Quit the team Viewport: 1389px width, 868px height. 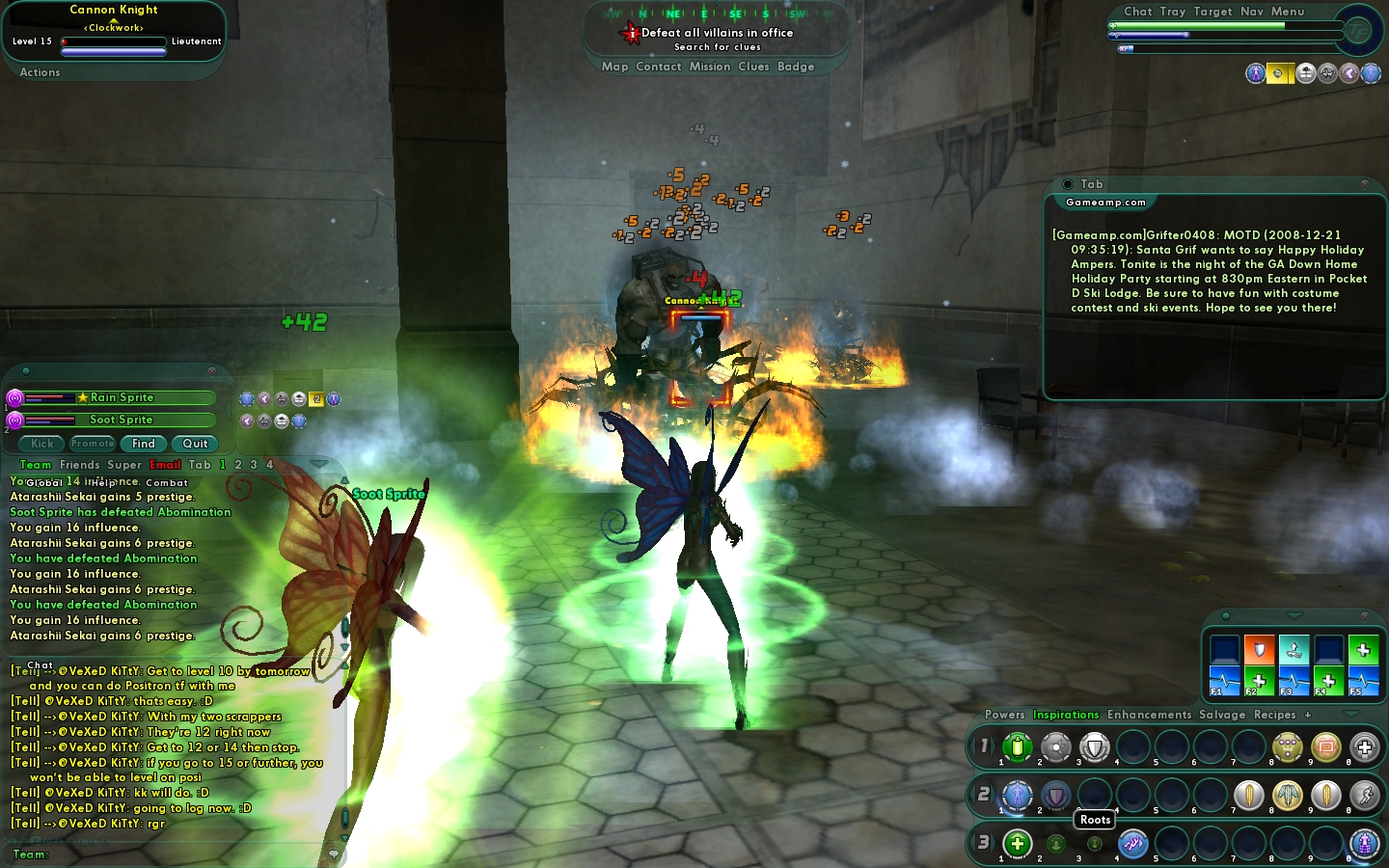[x=195, y=444]
